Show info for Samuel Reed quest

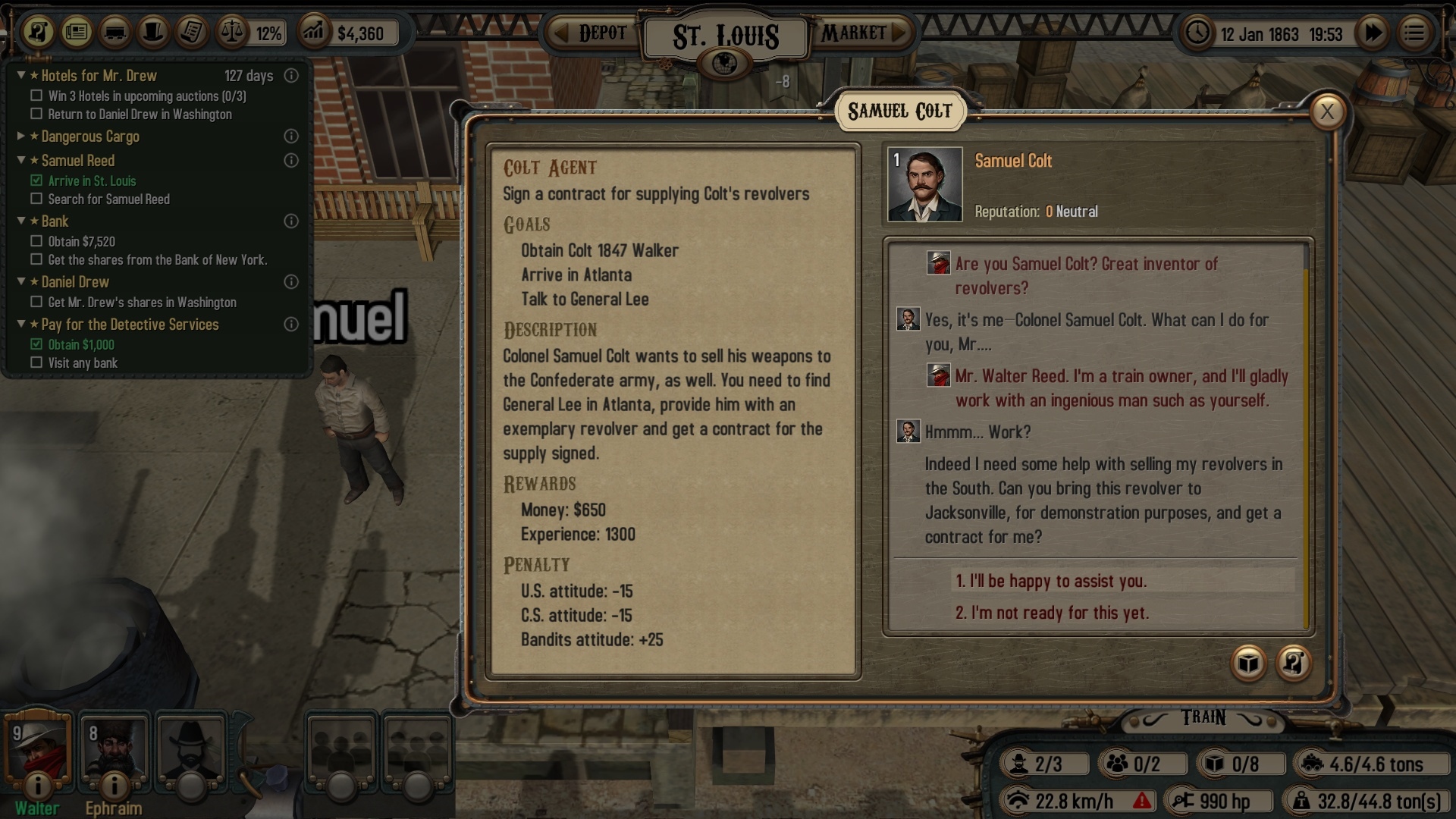(x=290, y=161)
